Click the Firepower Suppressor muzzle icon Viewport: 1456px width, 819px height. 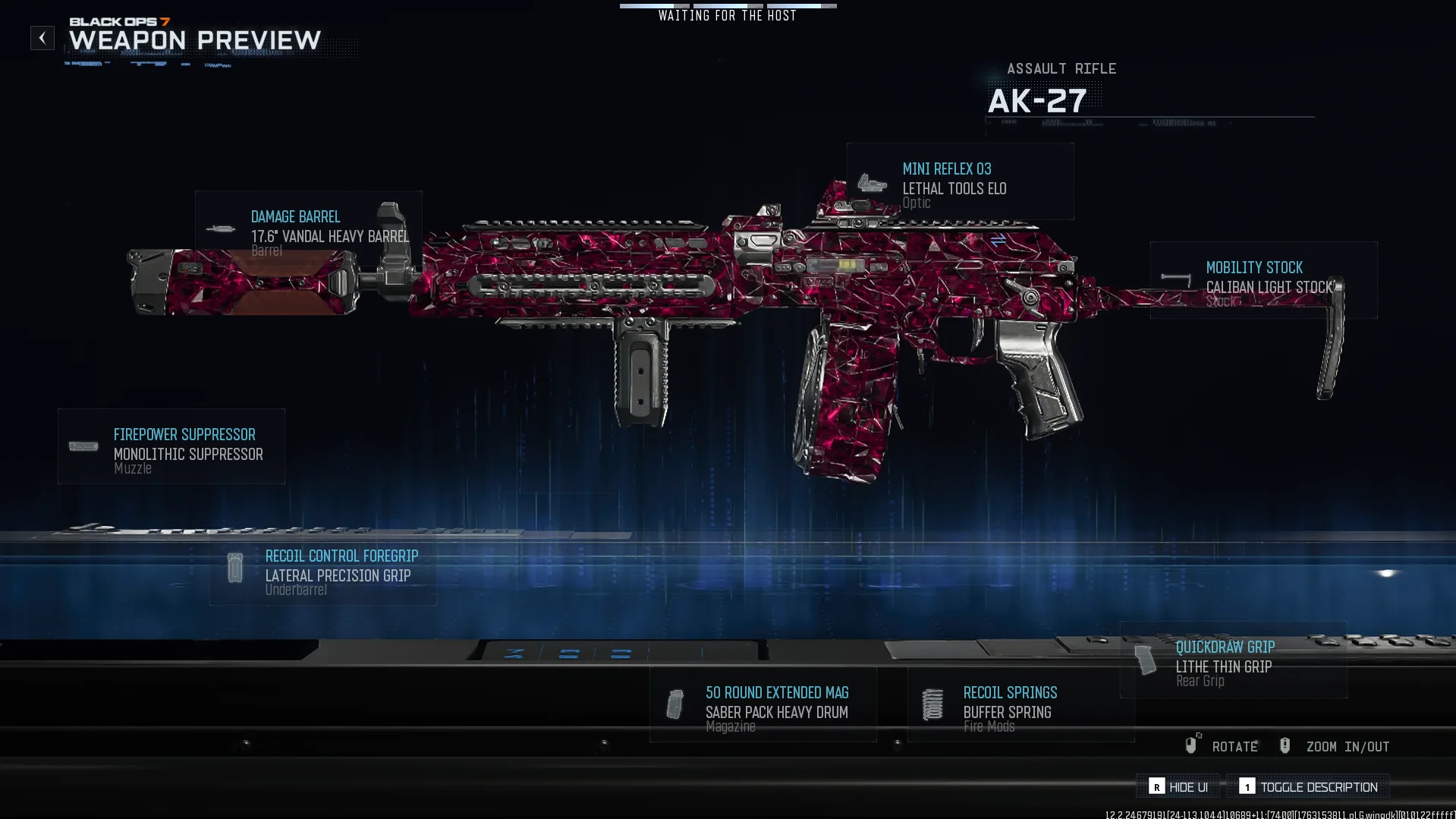(x=82, y=446)
